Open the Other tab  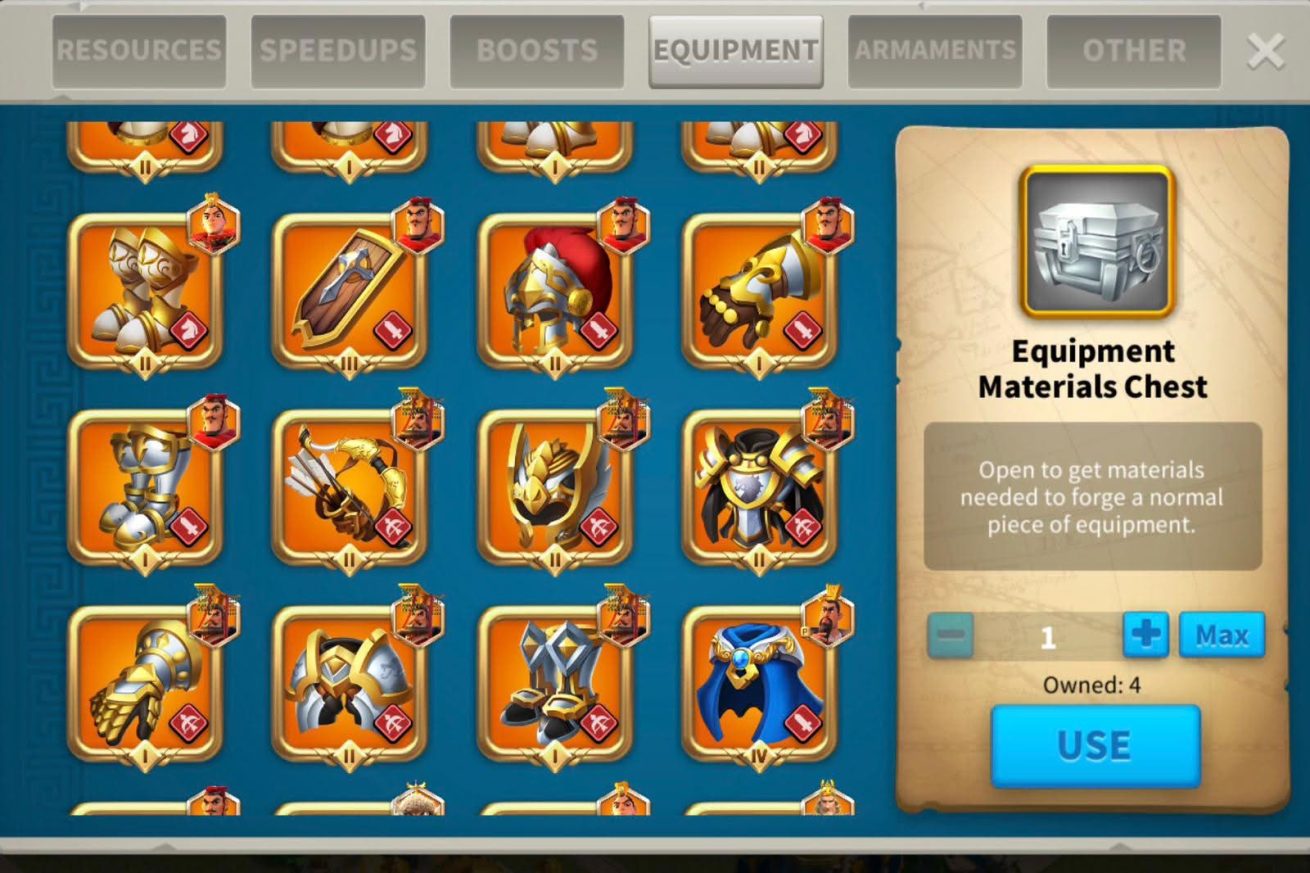(1134, 50)
